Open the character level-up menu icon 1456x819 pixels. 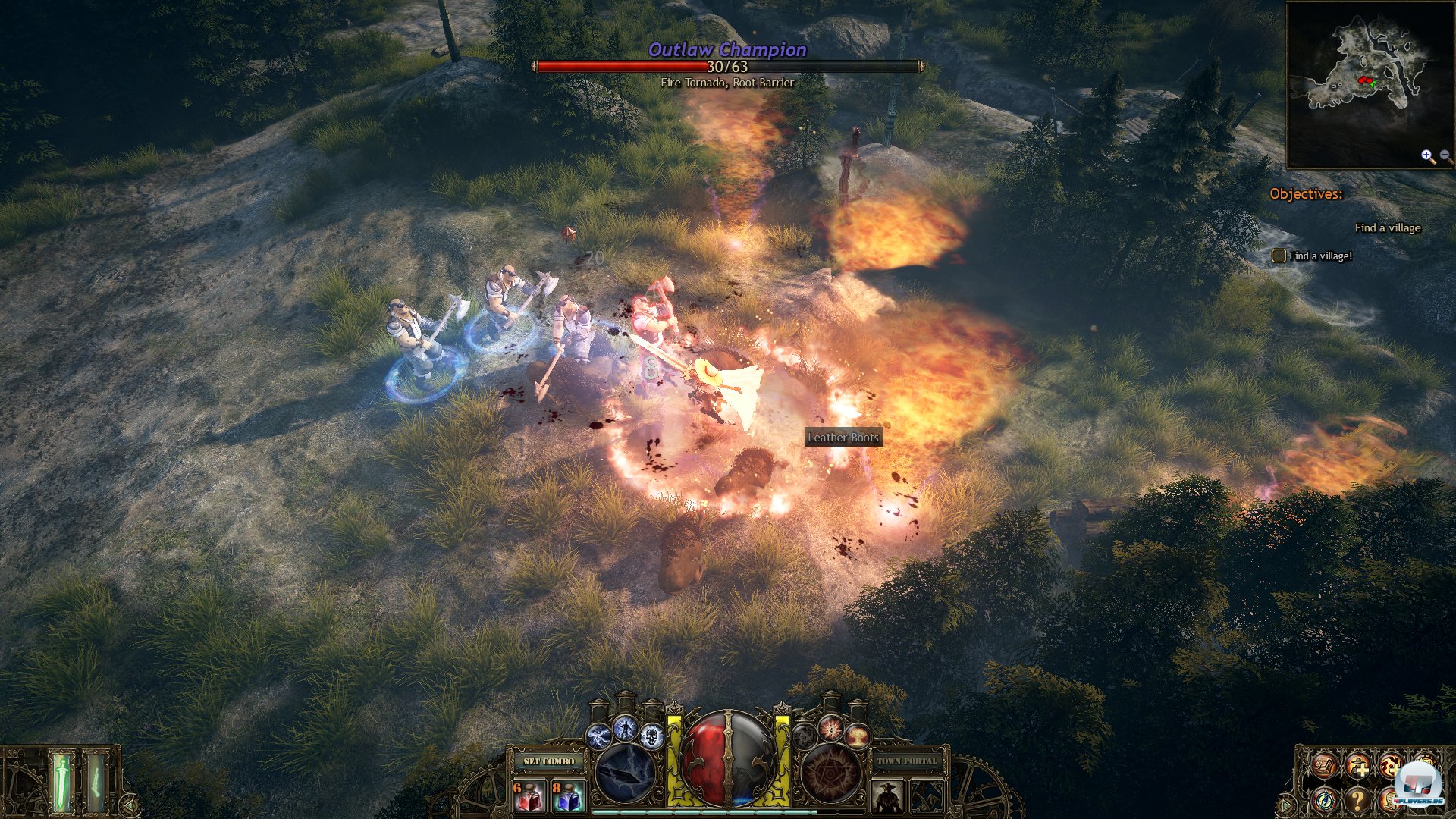[x=1357, y=766]
